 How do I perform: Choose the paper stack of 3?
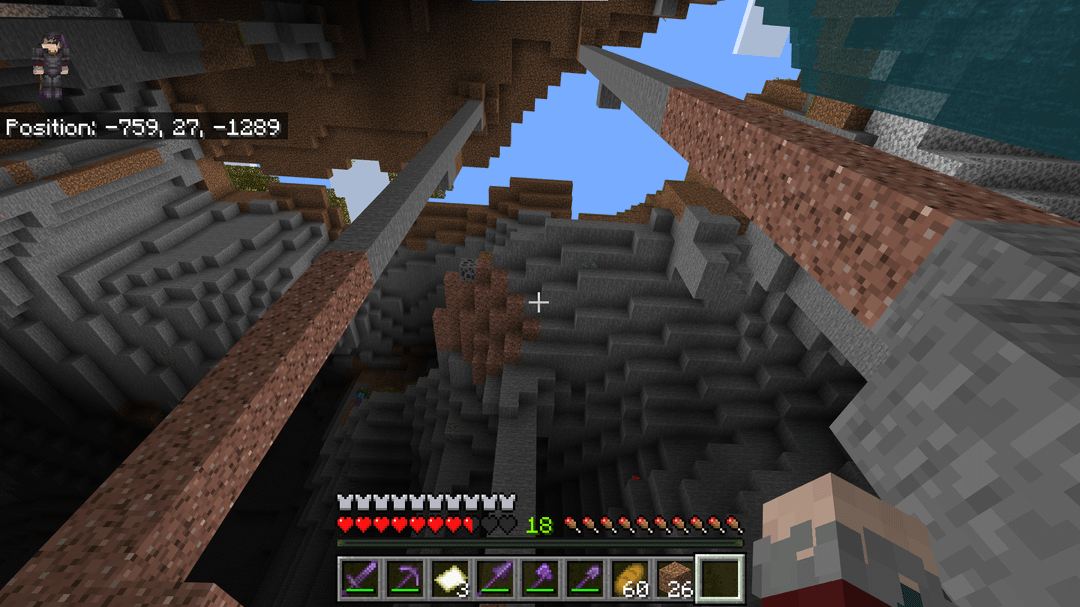[449, 579]
